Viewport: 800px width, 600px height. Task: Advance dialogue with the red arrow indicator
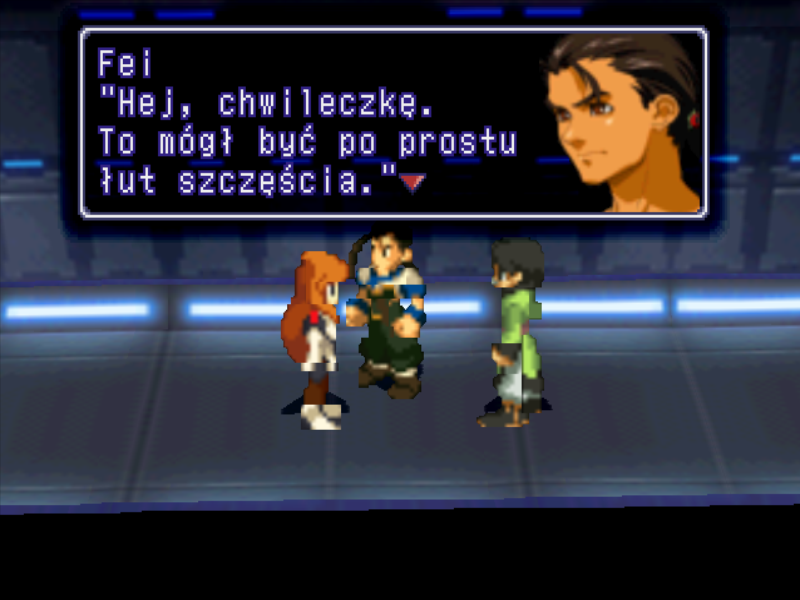click(x=412, y=182)
